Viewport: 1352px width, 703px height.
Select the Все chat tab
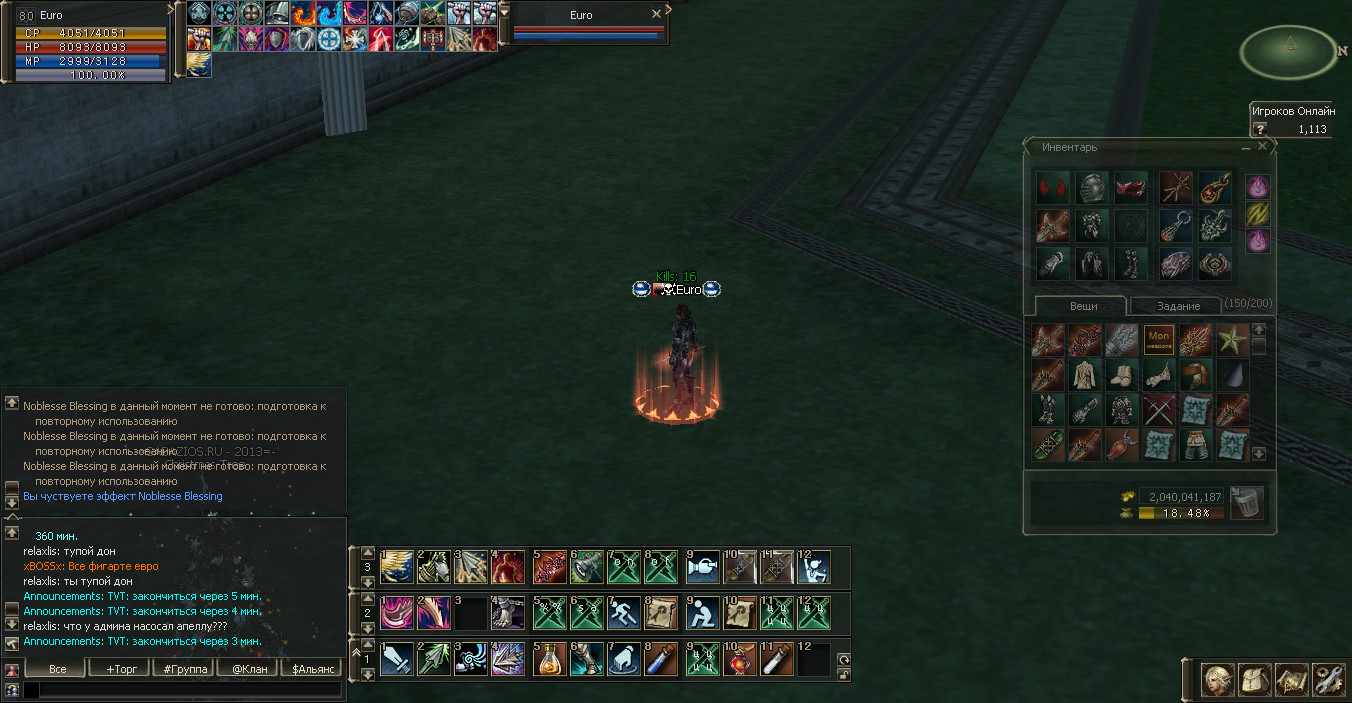tap(56, 668)
